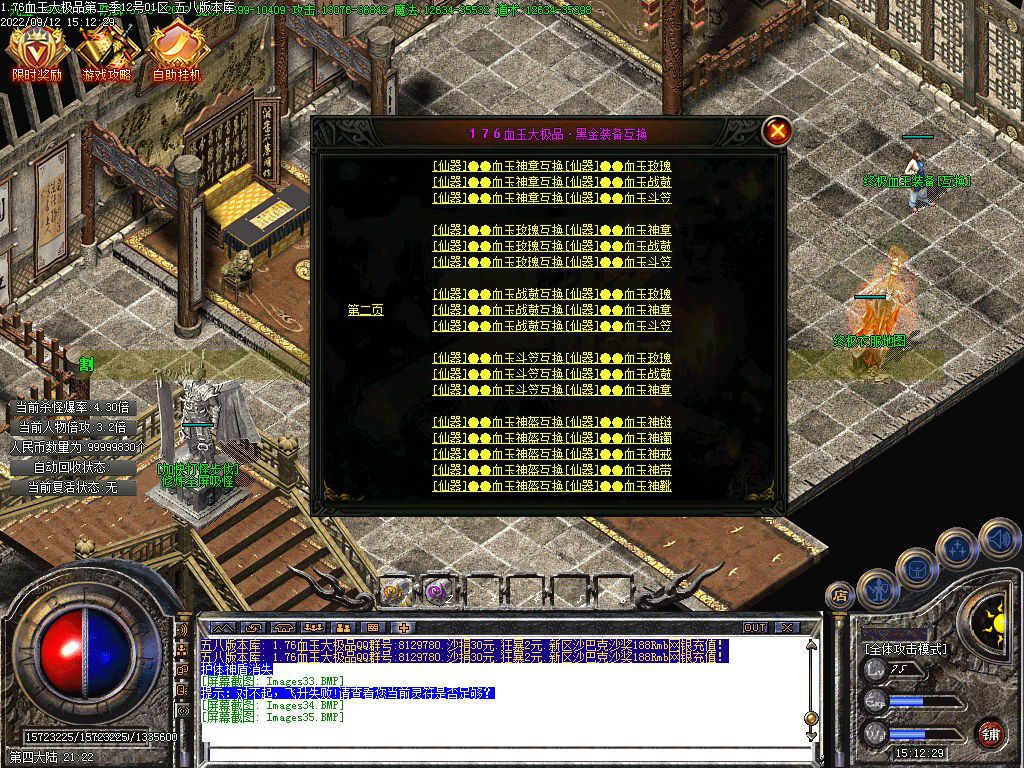This screenshot has width=1024, height=768.
Task: Select 血玉神盔互换血玉神靴 exchange link
Action: click(551, 486)
